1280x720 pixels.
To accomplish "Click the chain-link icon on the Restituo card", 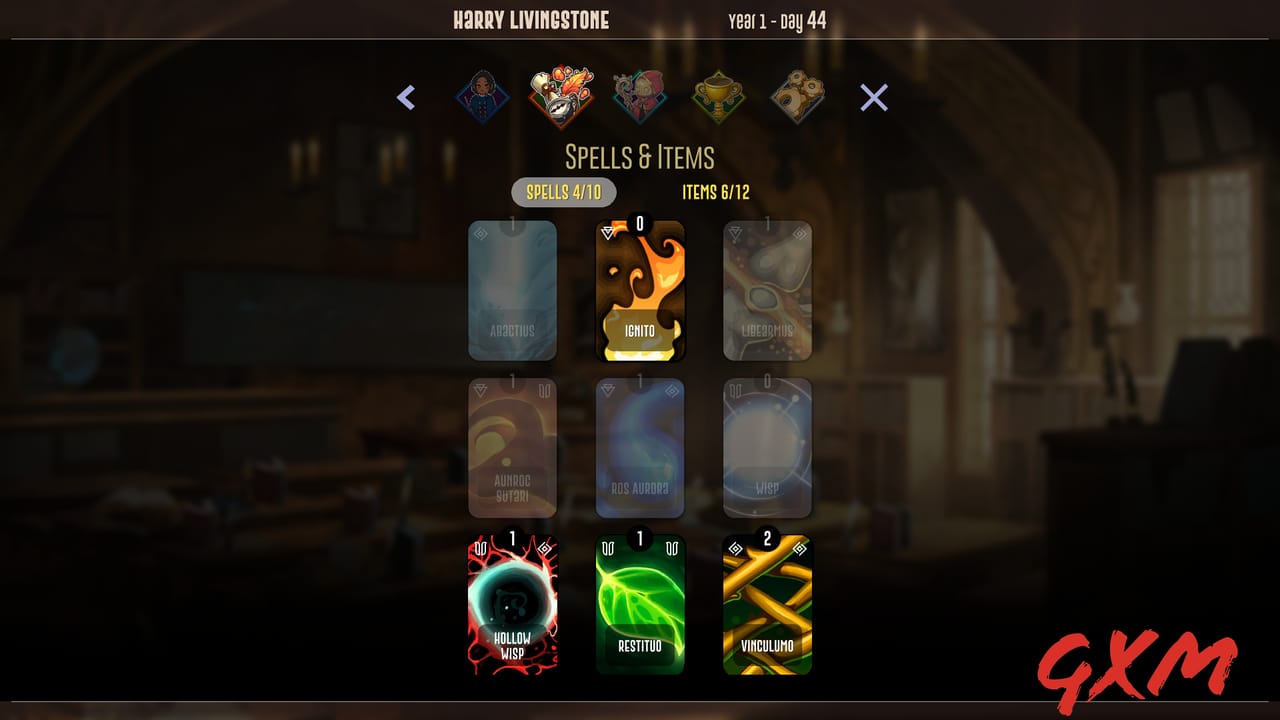I will pos(609,548).
